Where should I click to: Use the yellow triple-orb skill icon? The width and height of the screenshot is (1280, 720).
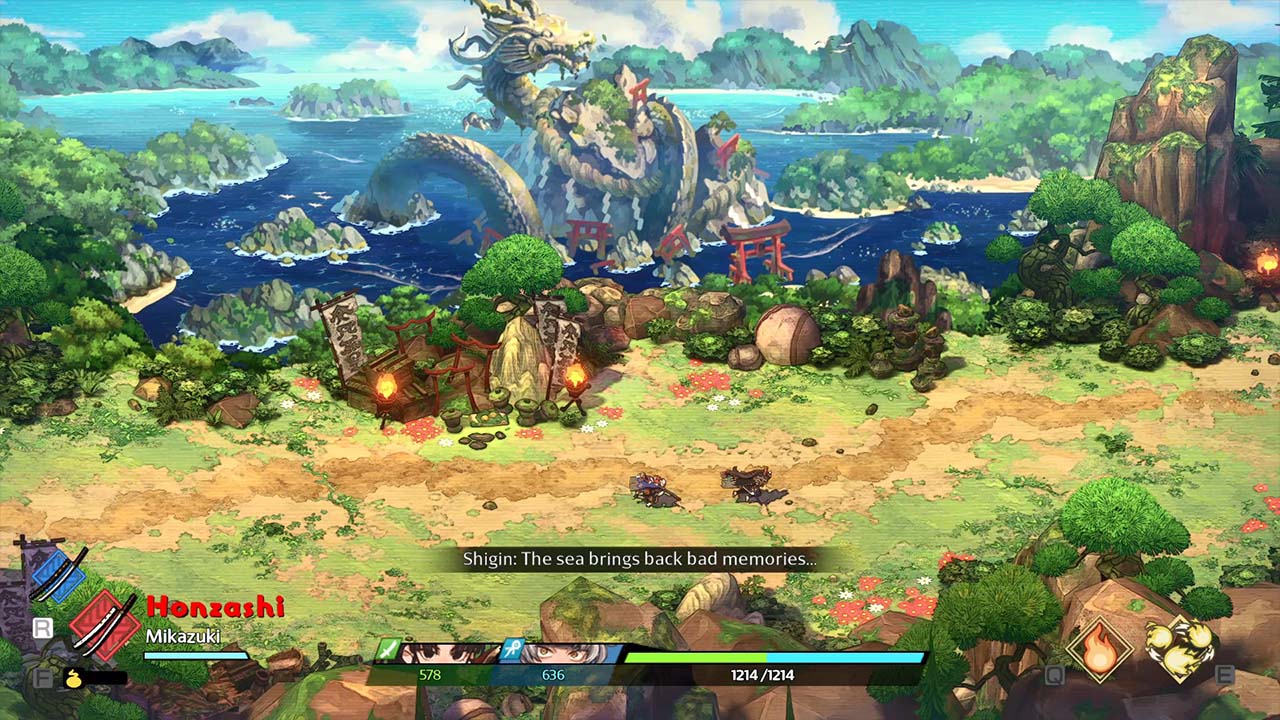click(x=1179, y=648)
